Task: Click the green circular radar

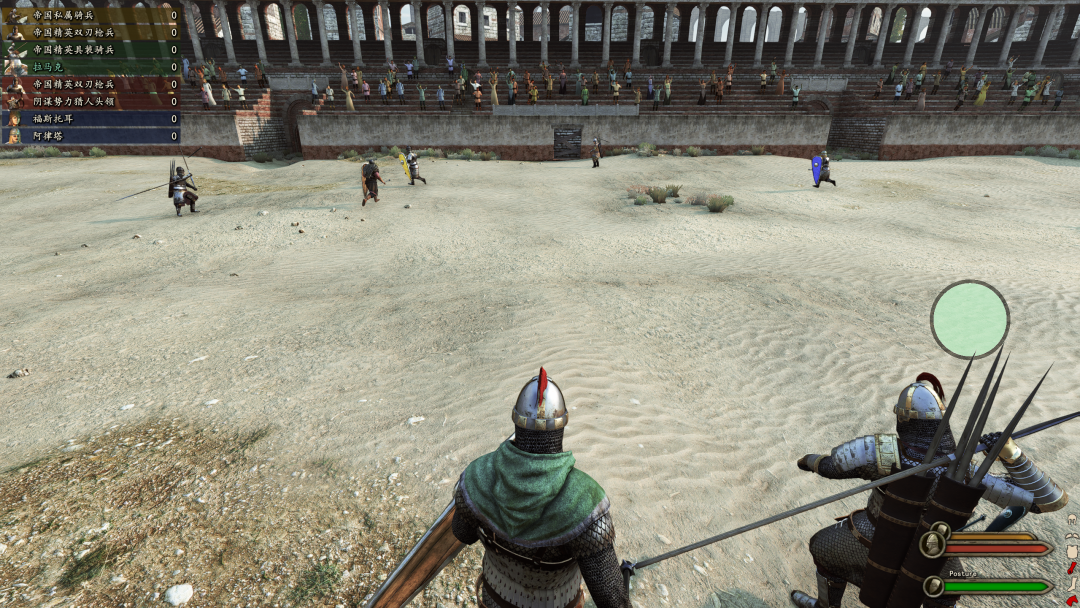Action: (969, 319)
